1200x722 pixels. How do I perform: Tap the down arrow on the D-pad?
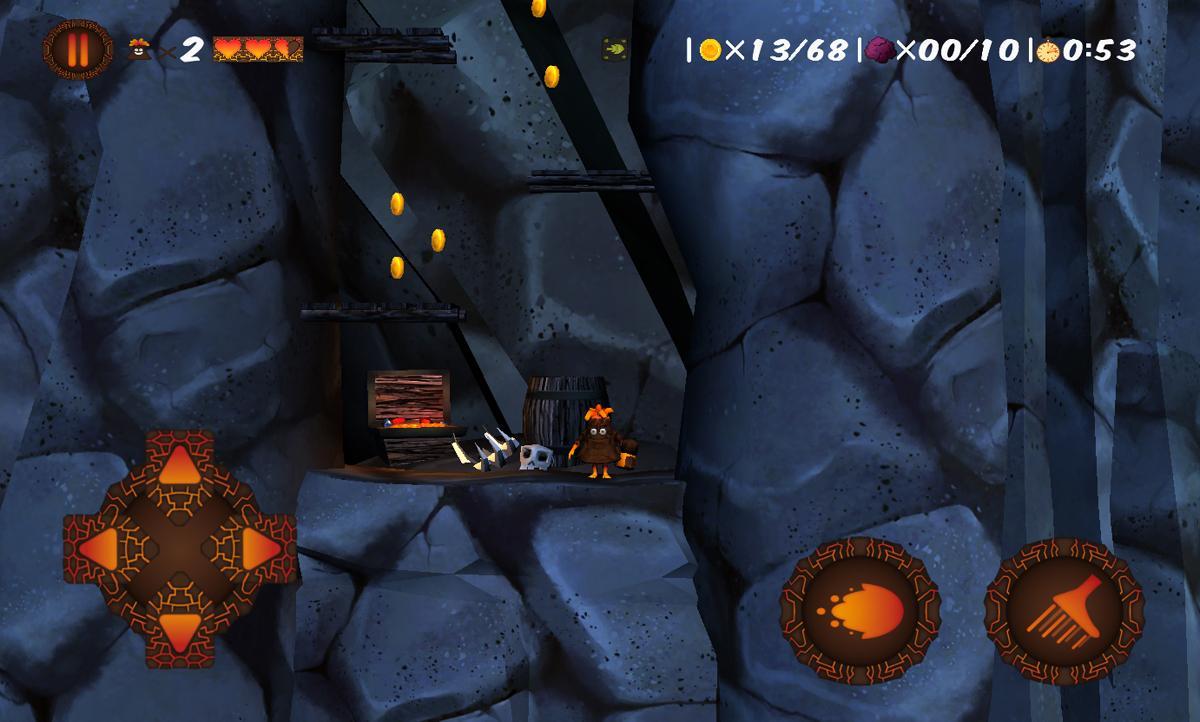pyautogui.click(x=180, y=630)
